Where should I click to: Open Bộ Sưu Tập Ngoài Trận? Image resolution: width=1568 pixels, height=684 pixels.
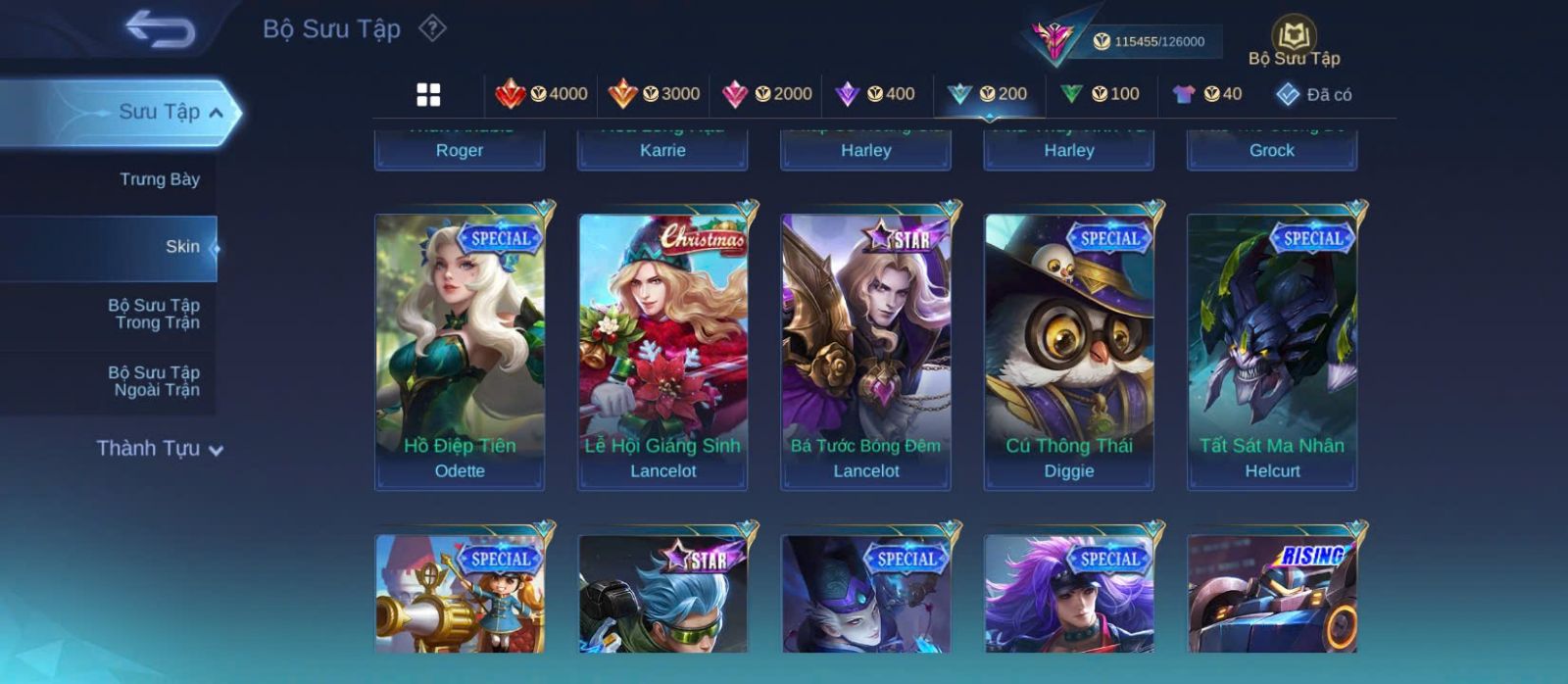click(154, 381)
